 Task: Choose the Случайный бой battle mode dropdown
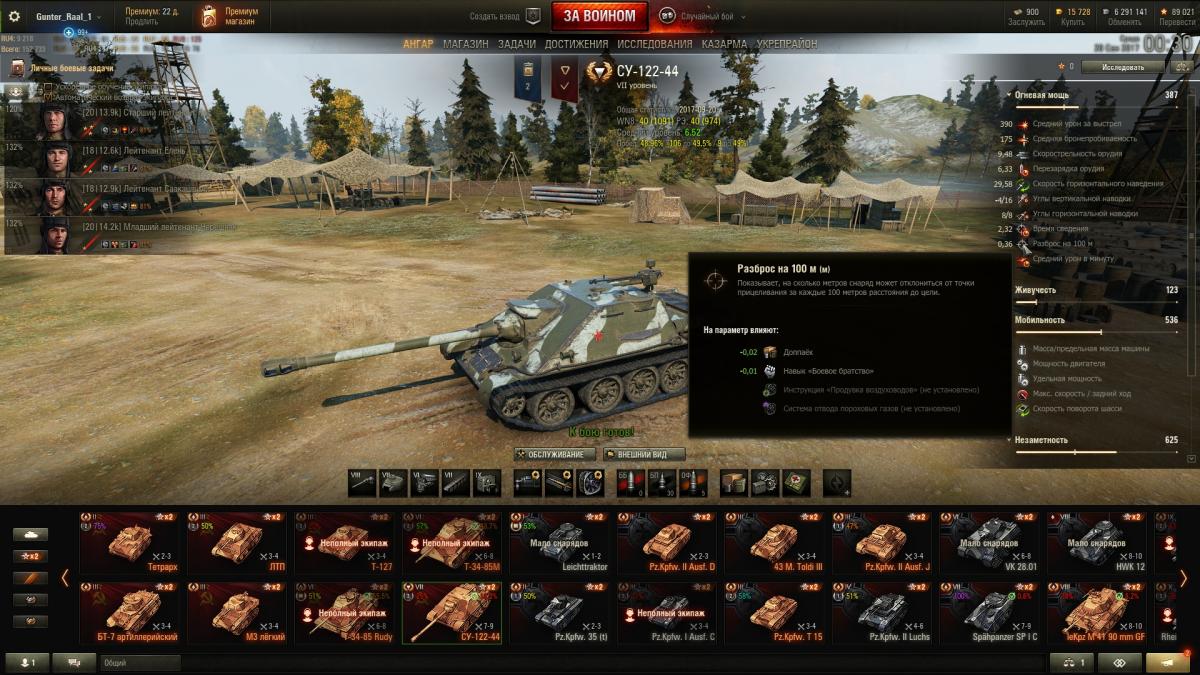[x=706, y=16]
